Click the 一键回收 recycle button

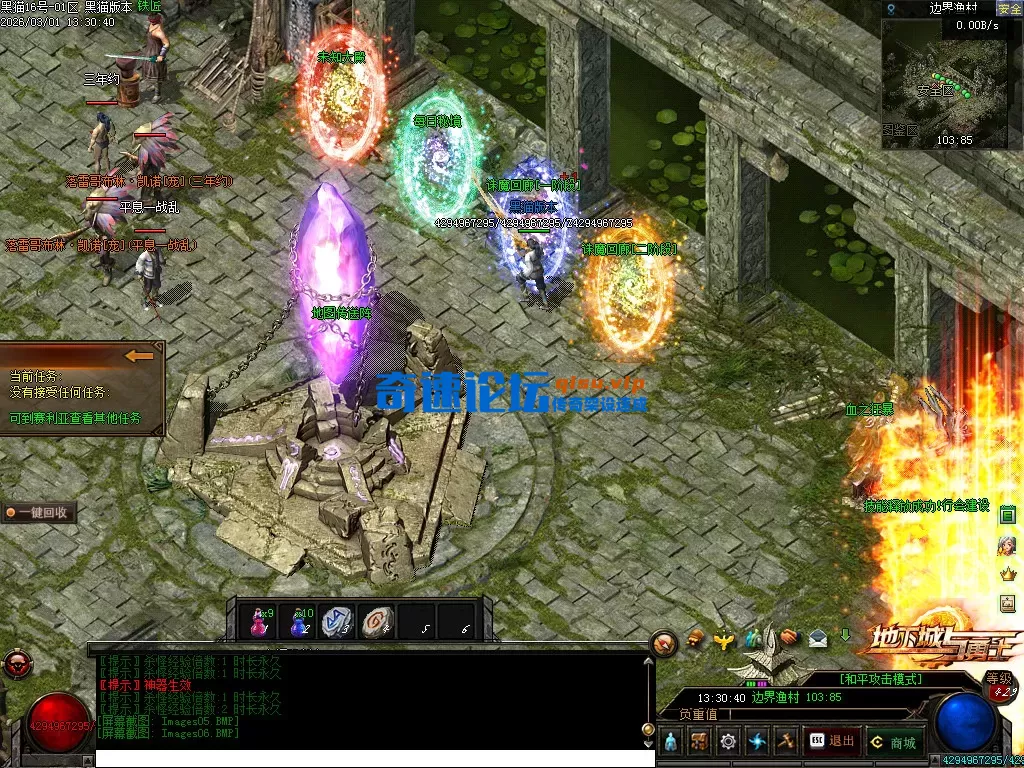pyautogui.click(x=39, y=512)
